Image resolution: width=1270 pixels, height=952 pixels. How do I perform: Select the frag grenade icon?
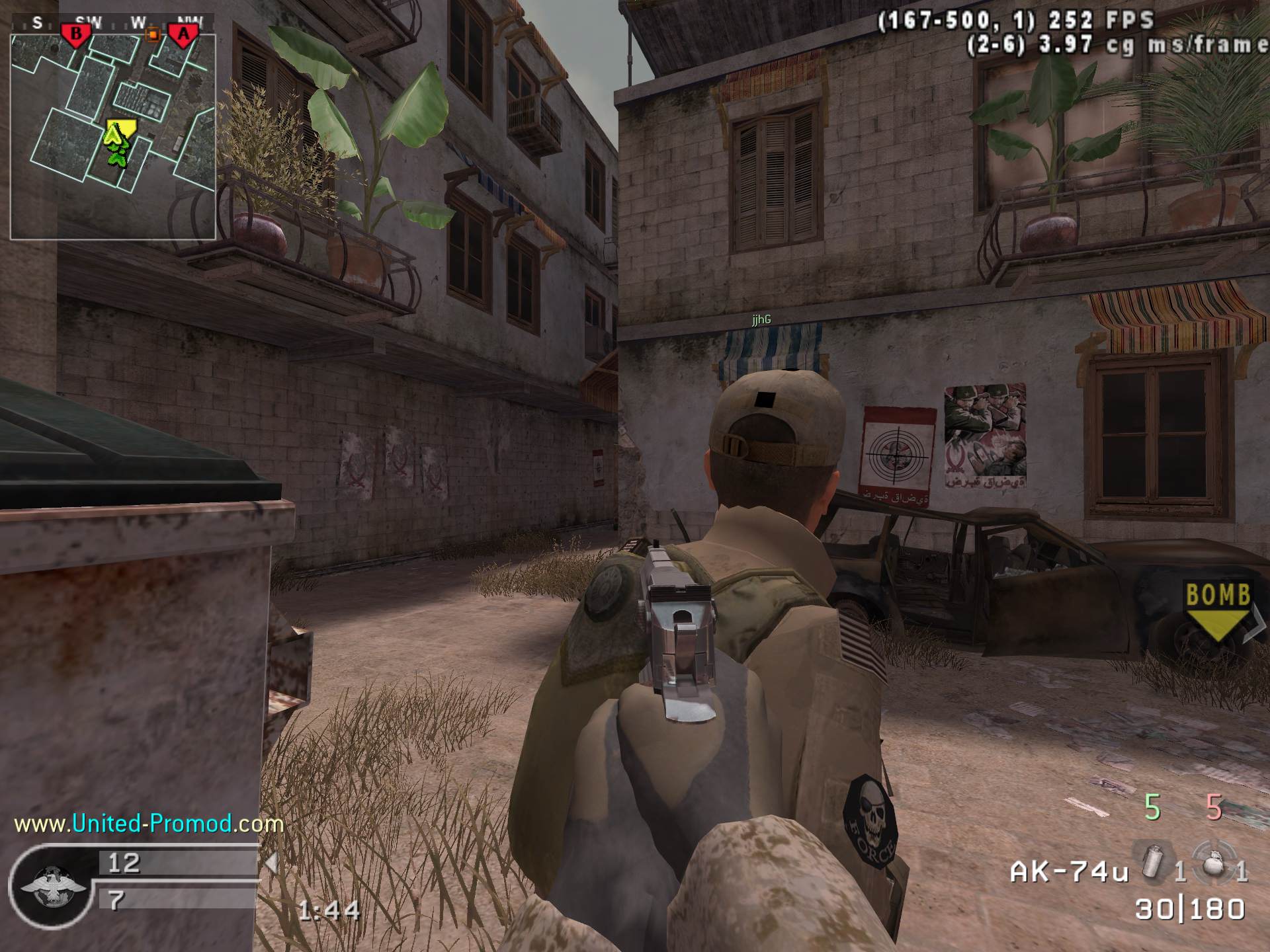click(1213, 860)
